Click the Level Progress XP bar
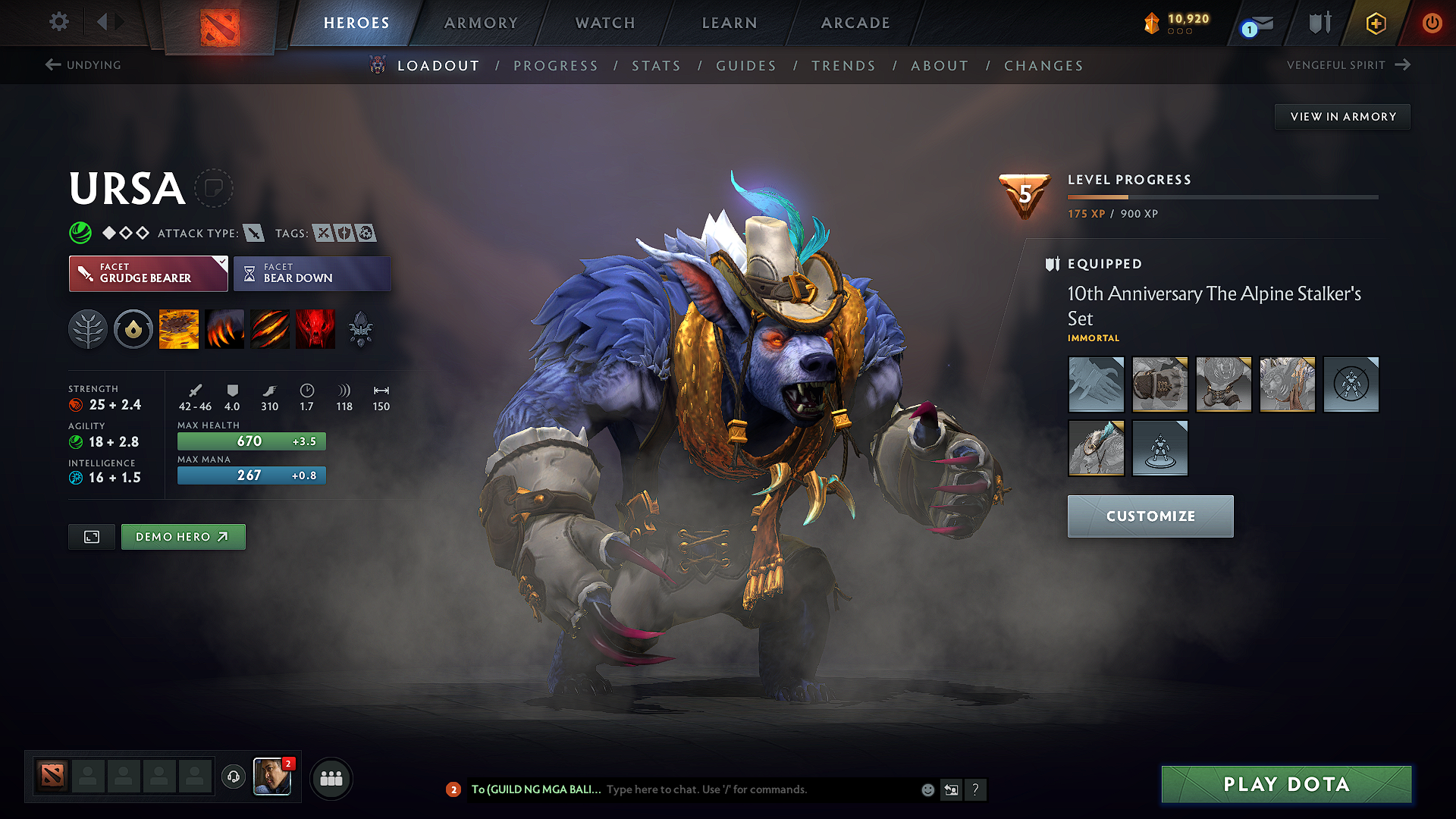The height and width of the screenshot is (819, 1456). pos(1221,196)
